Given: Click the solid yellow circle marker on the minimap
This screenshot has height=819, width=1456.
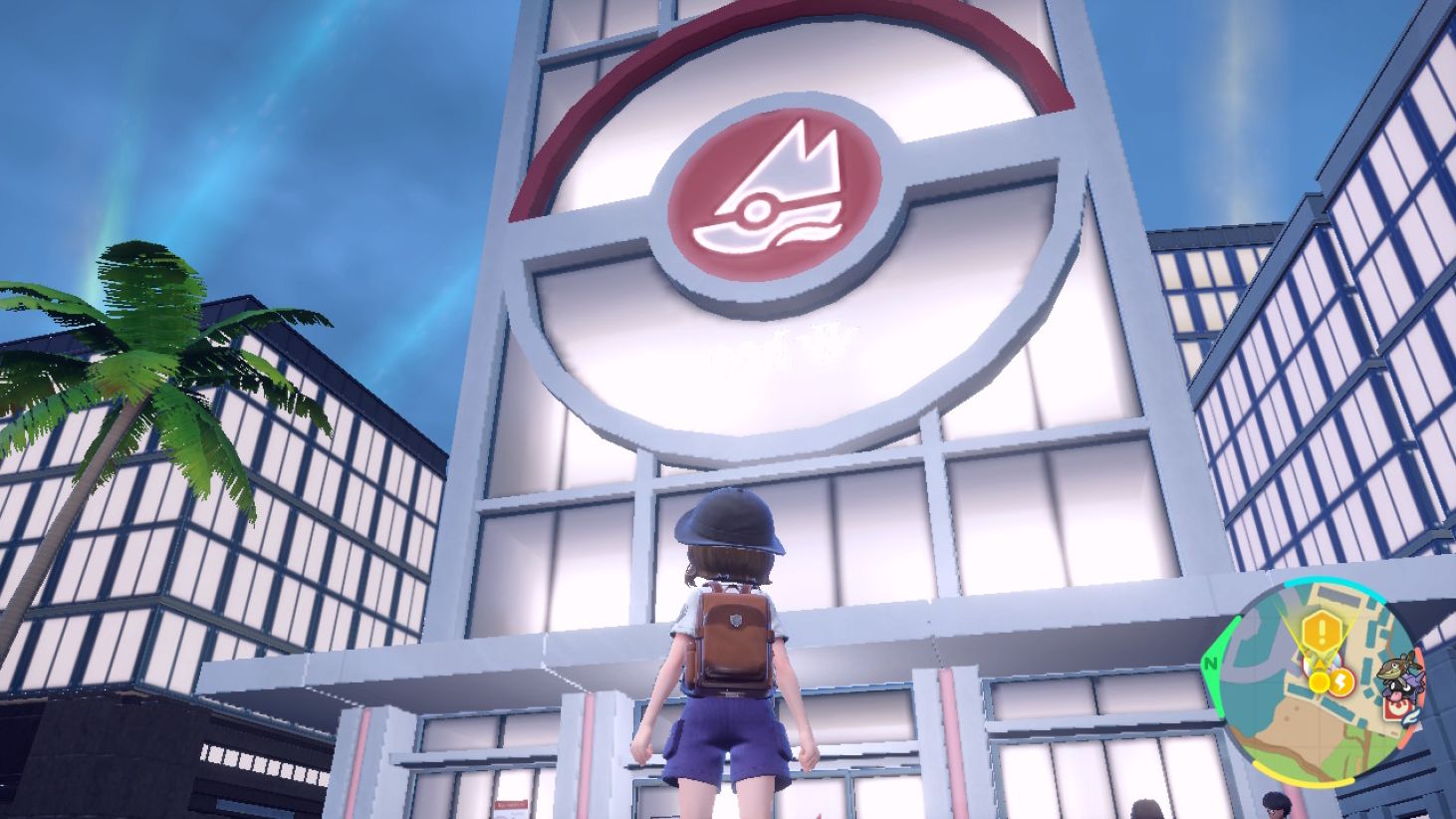Looking at the screenshot, I should 1319,682.
